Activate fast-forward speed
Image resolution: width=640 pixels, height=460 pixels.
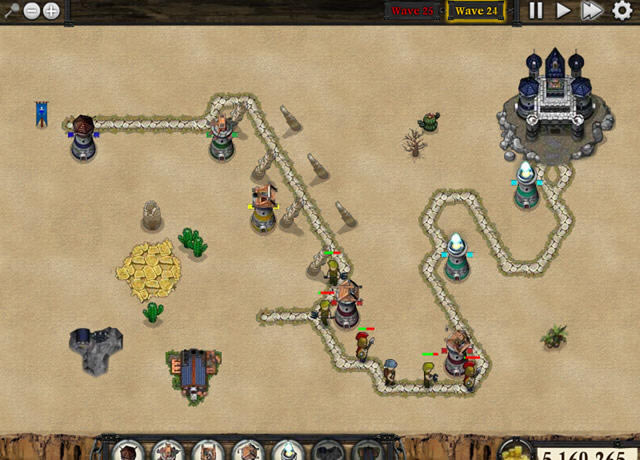pyautogui.click(x=592, y=11)
